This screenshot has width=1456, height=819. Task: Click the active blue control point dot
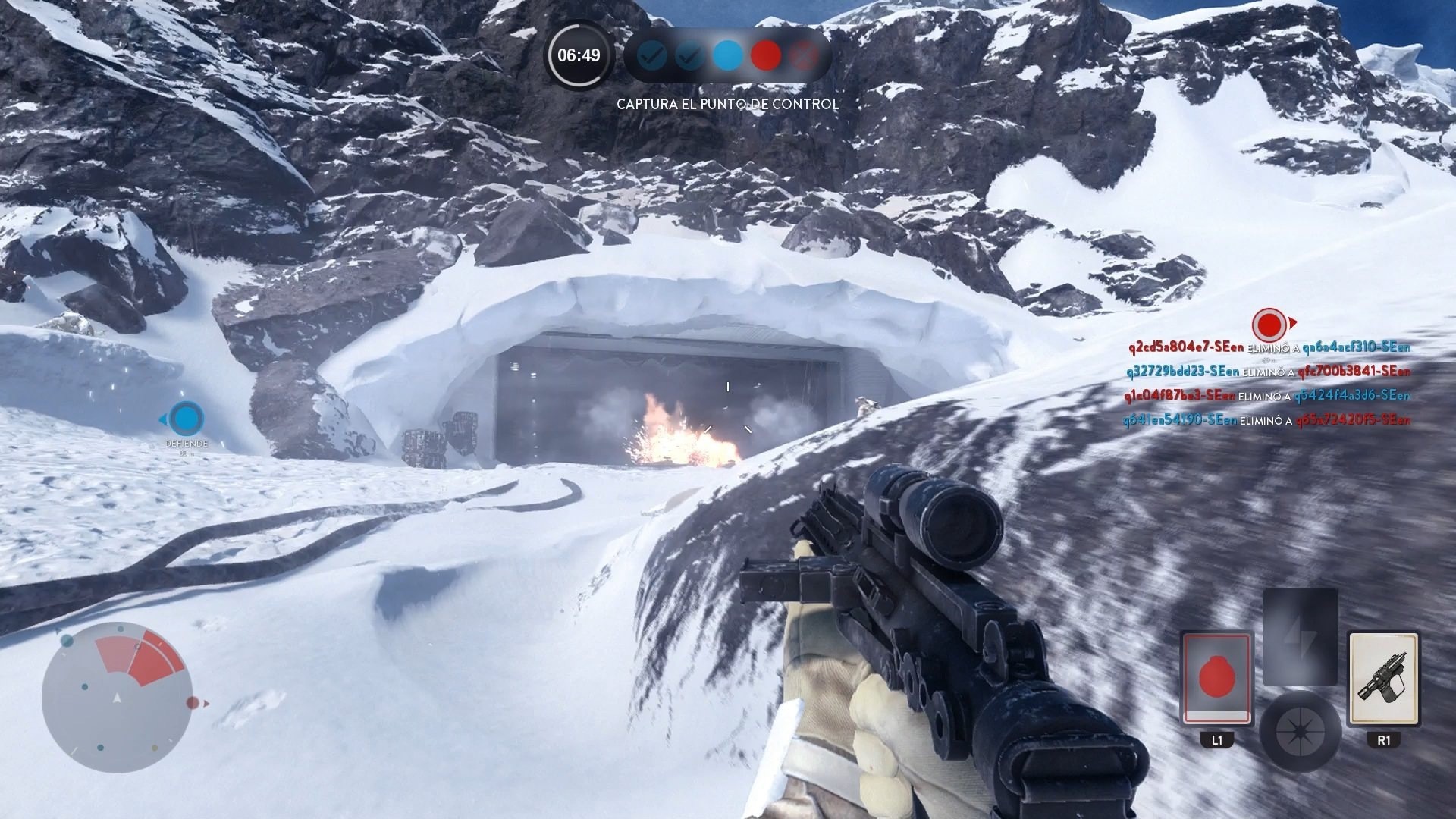coord(726,55)
